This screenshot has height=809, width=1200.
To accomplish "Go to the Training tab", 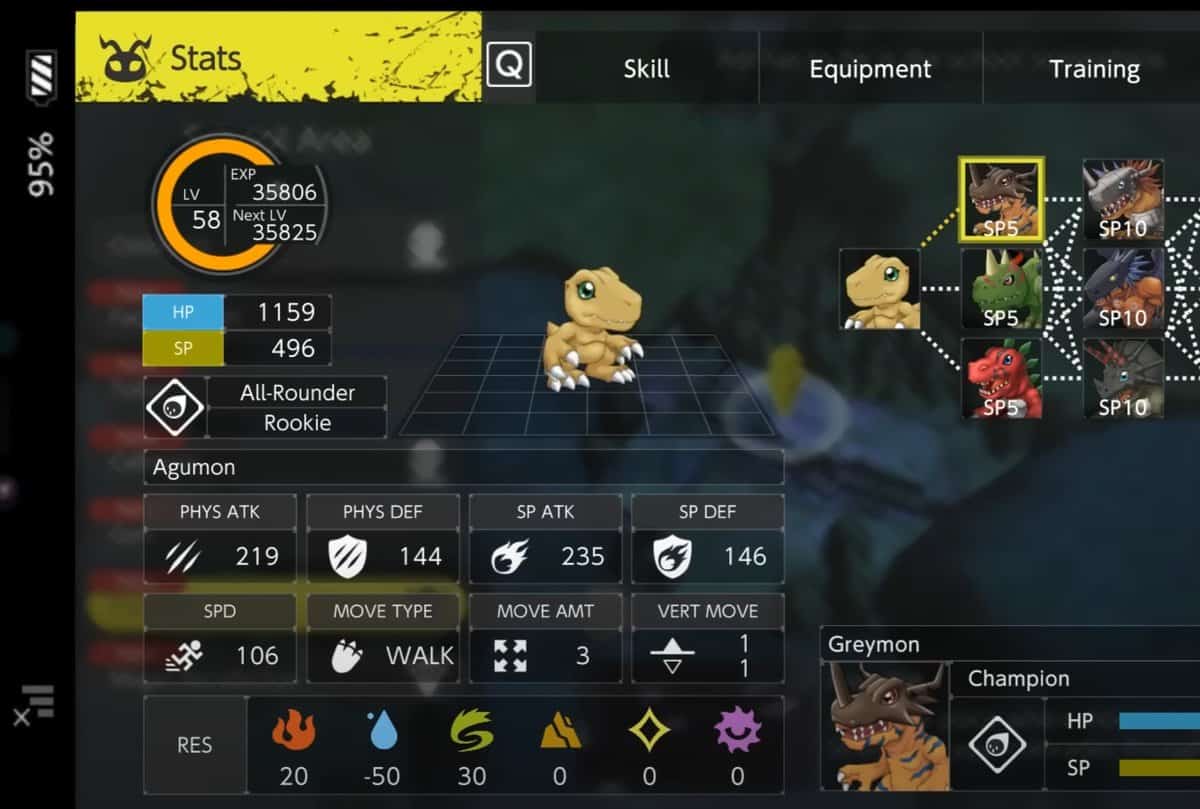I will click(x=1093, y=69).
